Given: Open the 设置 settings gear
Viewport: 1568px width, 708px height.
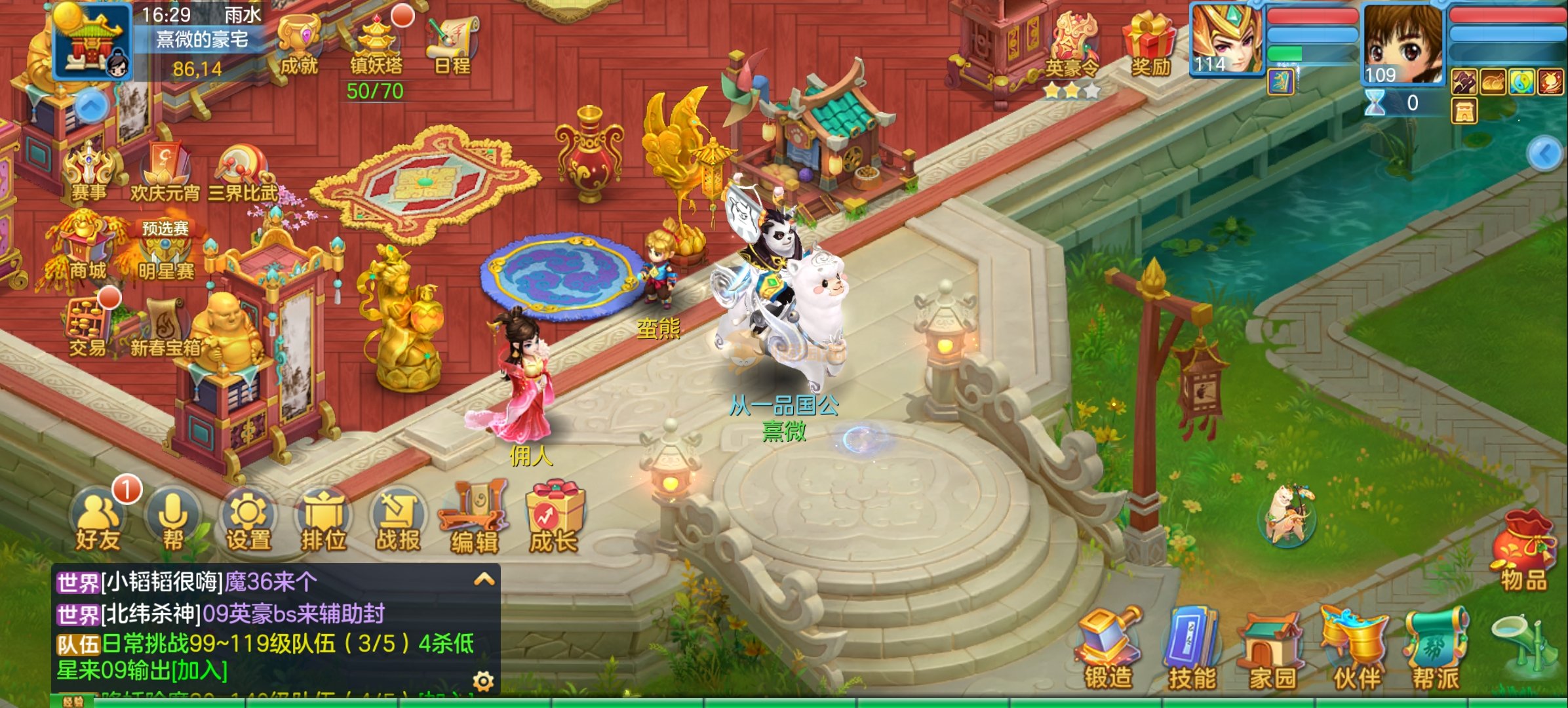Looking at the screenshot, I should (248, 519).
